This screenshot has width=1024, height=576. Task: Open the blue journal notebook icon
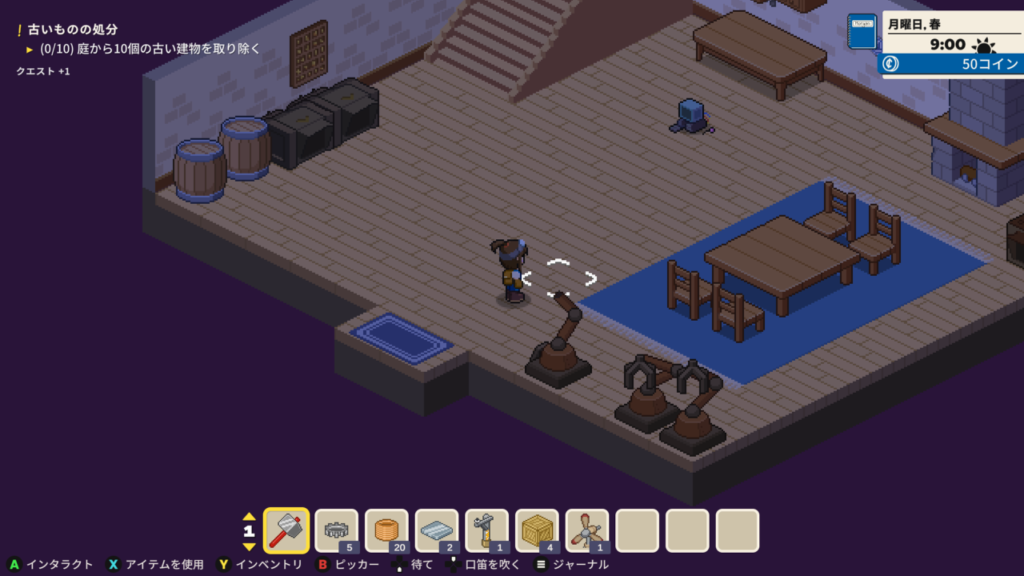pos(861,32)
